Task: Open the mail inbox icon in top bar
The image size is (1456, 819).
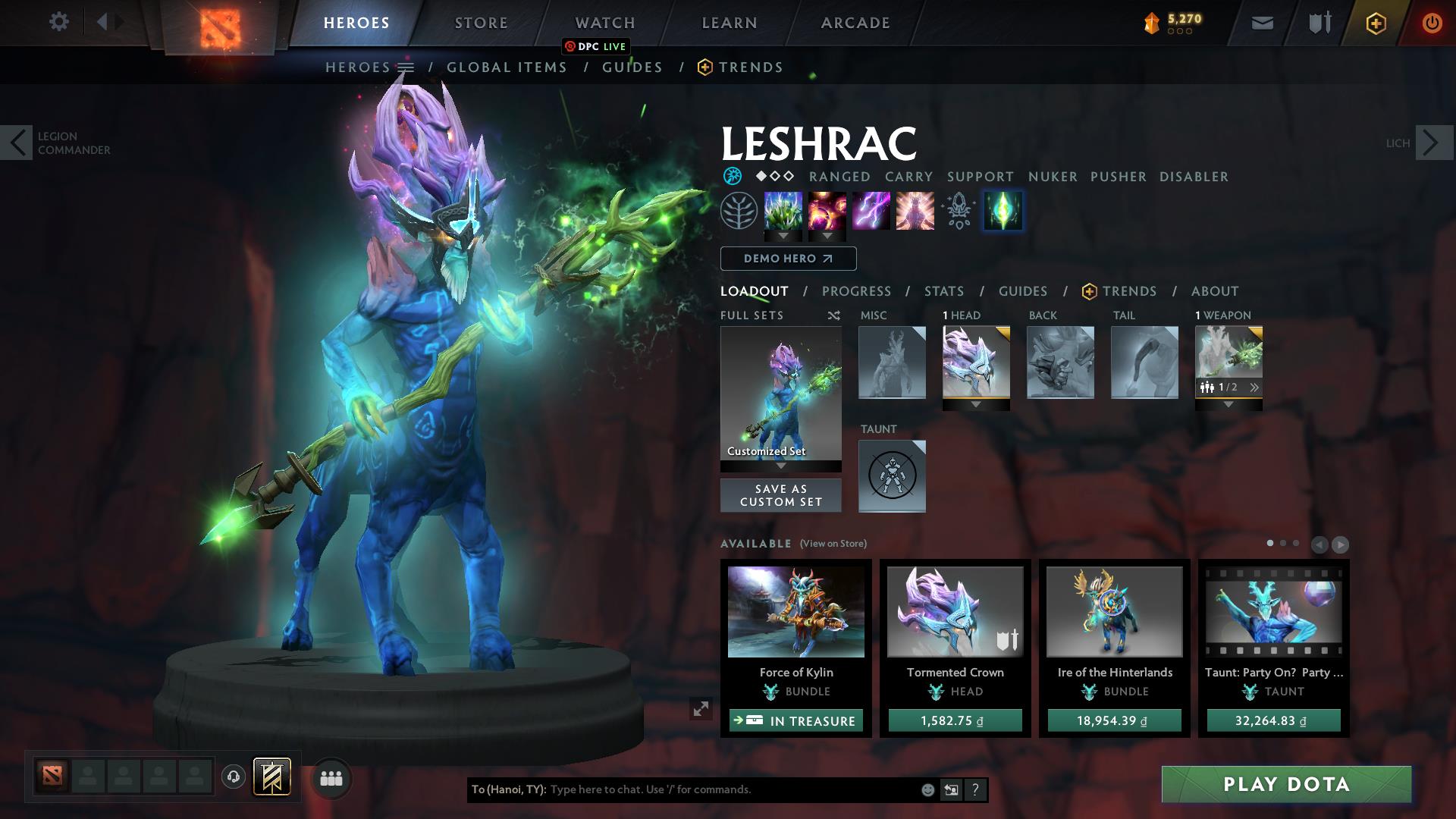Action: pos(1261,22)
